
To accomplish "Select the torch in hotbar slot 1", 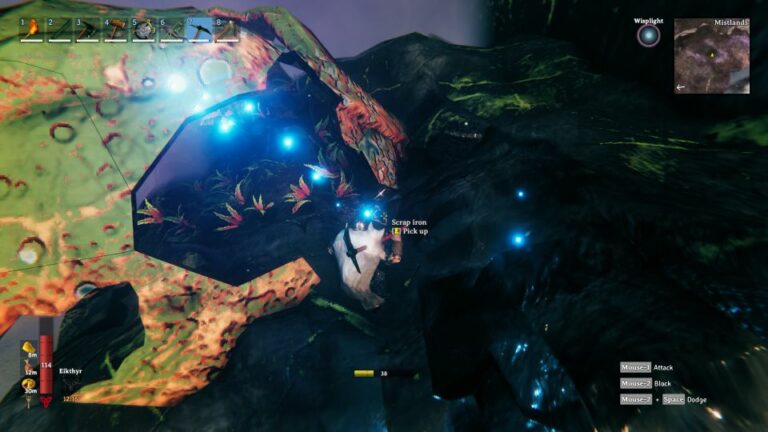I will 32,29.
